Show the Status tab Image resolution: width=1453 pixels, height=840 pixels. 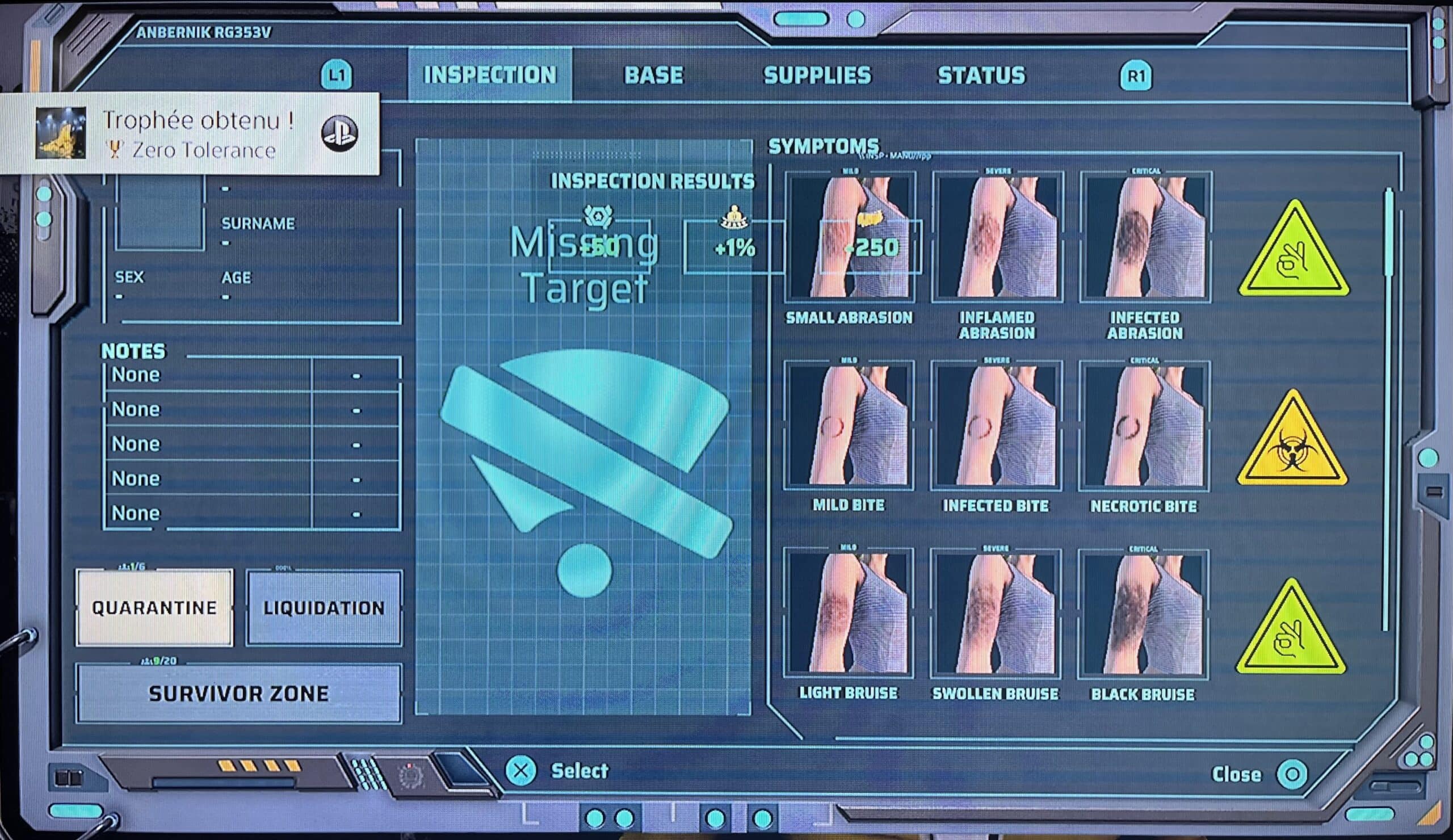tap(981, 75)
